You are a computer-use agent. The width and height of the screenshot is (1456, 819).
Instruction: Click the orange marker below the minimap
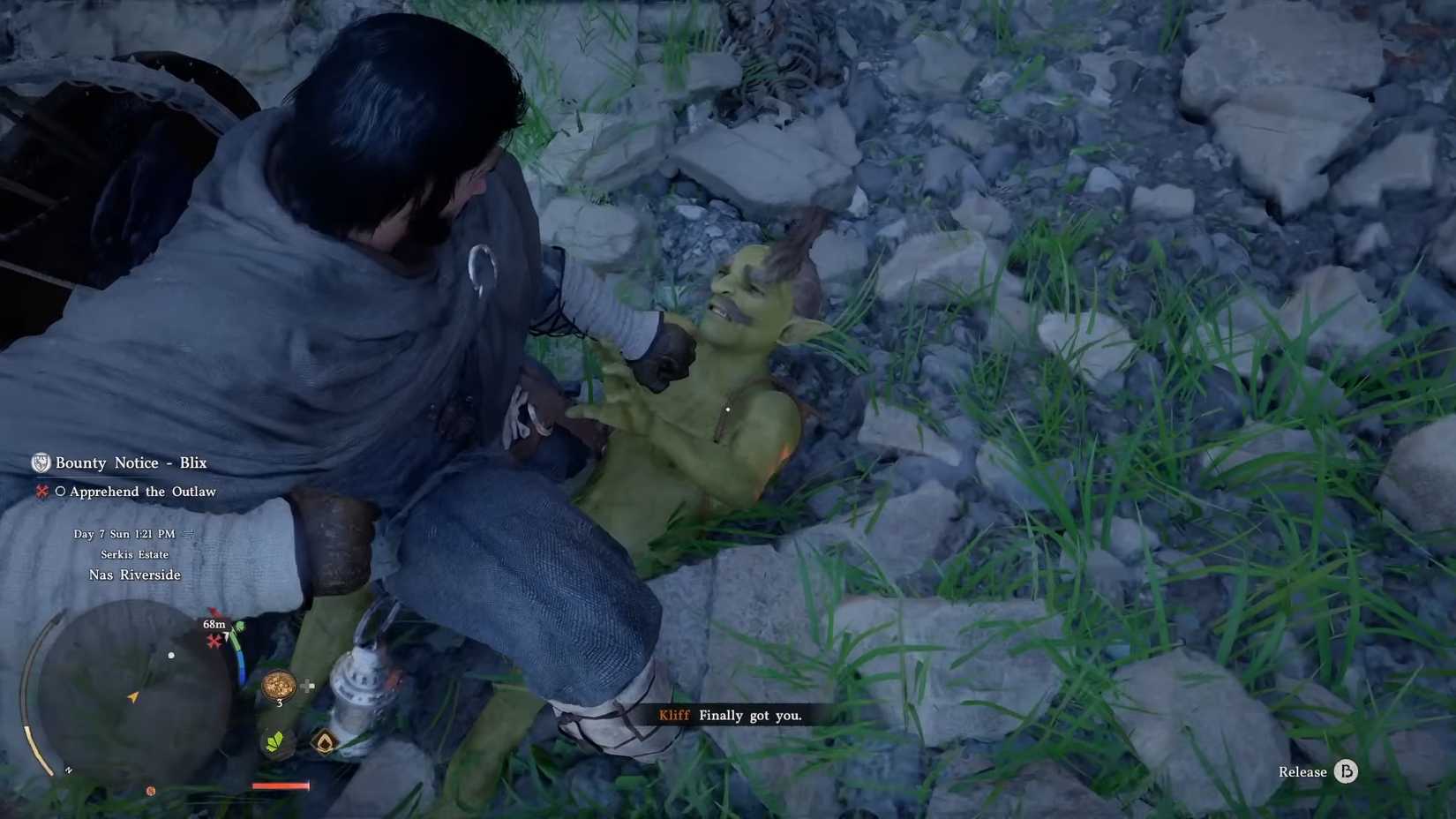tap(151, 791)
